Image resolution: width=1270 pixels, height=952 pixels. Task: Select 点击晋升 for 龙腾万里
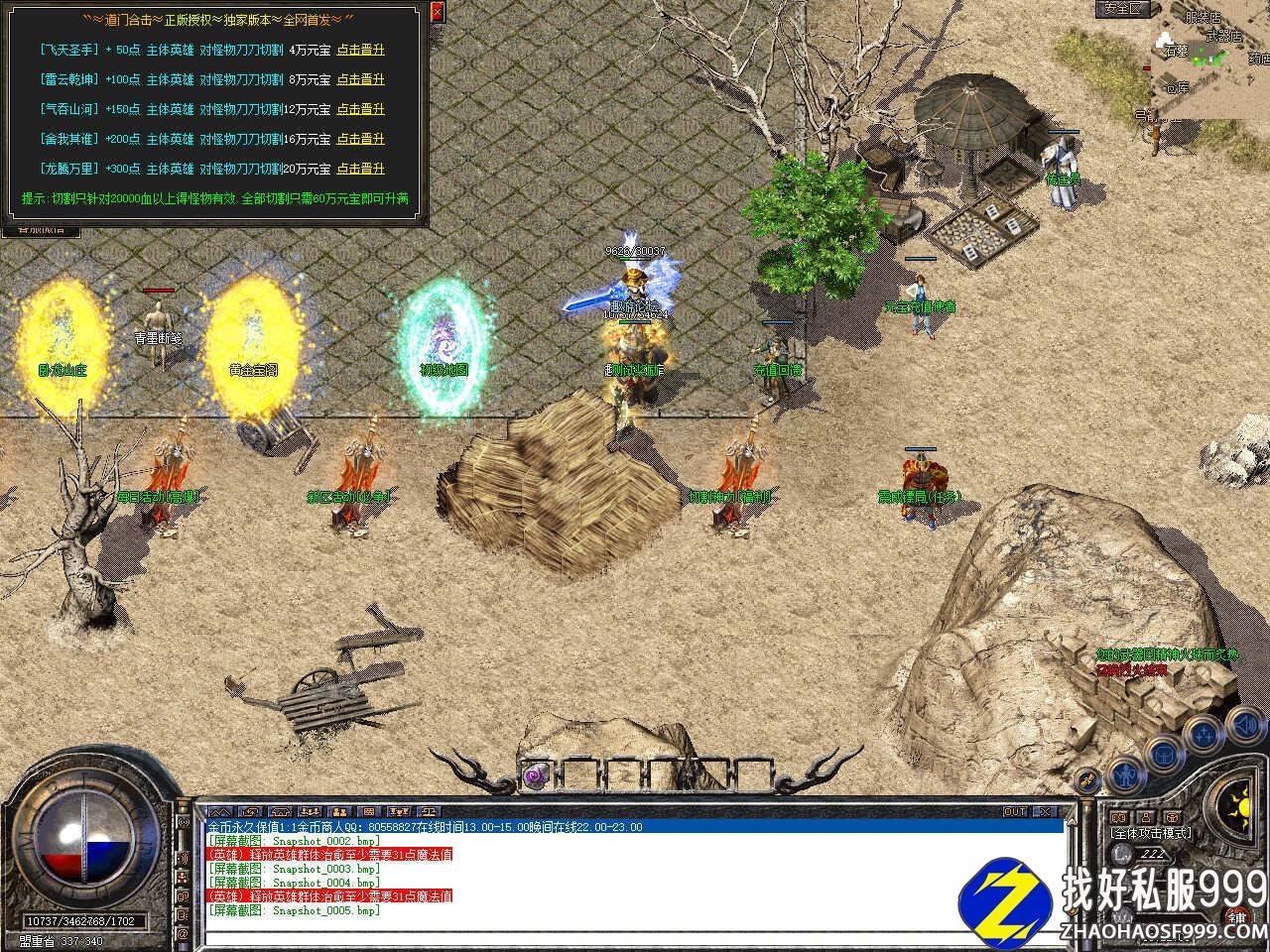click(x=360, y=169)
